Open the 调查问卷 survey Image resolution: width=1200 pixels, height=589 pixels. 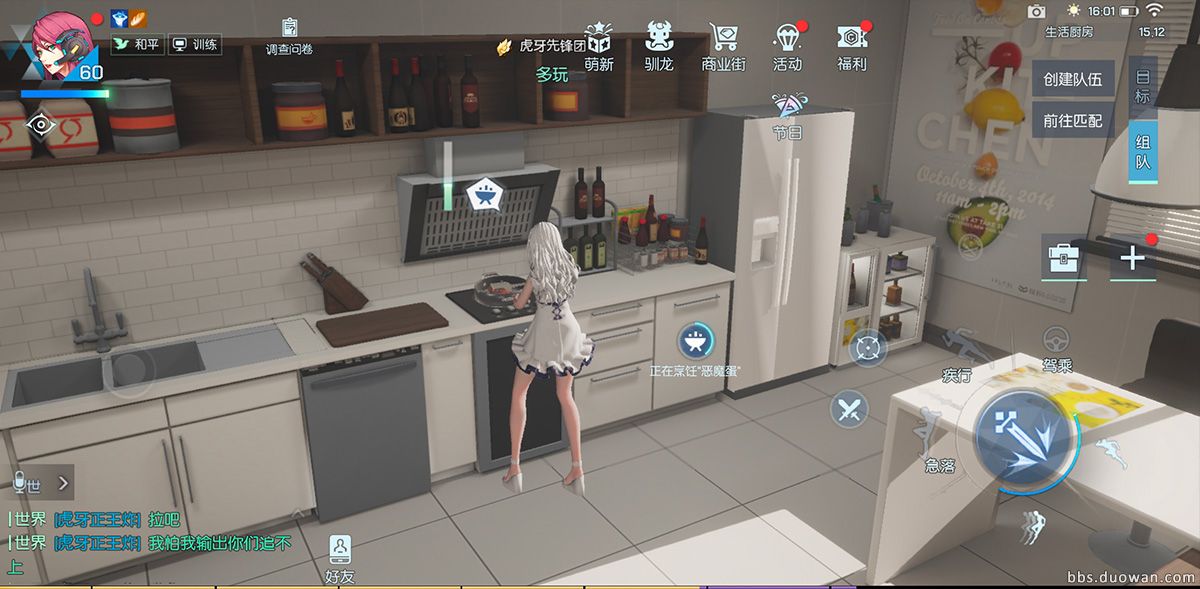tap(289, 36)
